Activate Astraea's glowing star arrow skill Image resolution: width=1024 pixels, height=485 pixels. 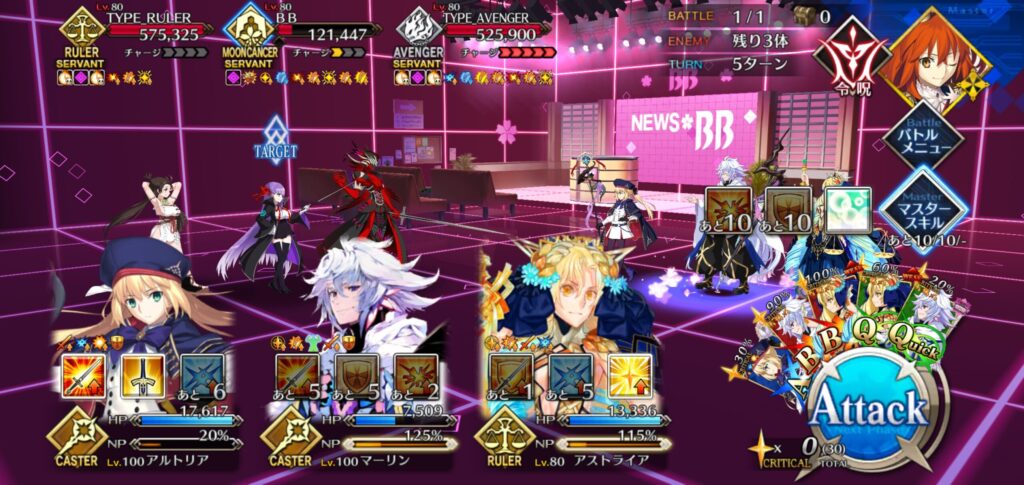(x=629, y=379)
